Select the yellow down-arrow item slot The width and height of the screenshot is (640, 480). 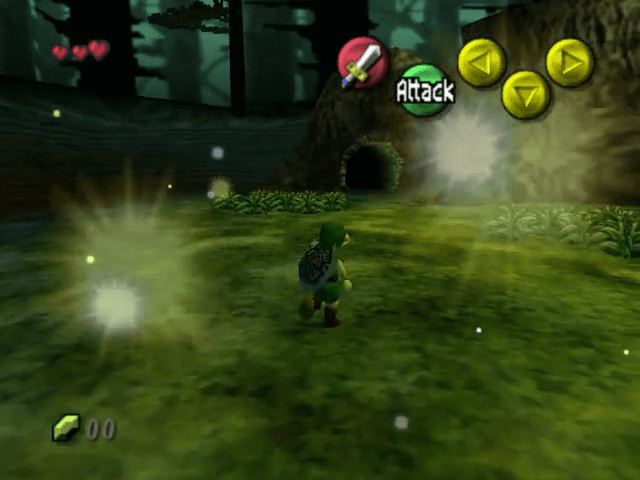pos(526,95)
